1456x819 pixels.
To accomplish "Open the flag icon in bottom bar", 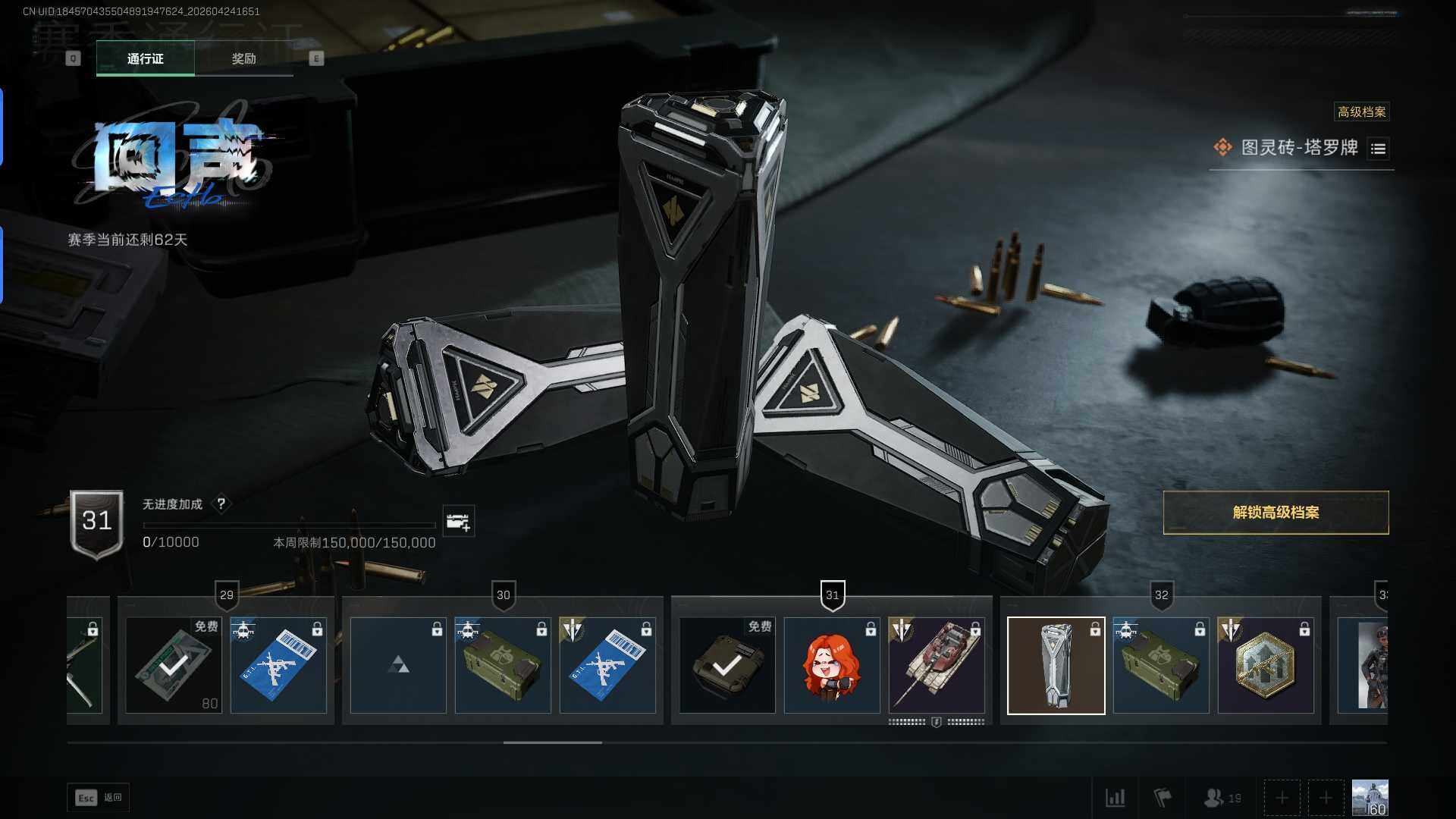I will [x=1162, y=798].
